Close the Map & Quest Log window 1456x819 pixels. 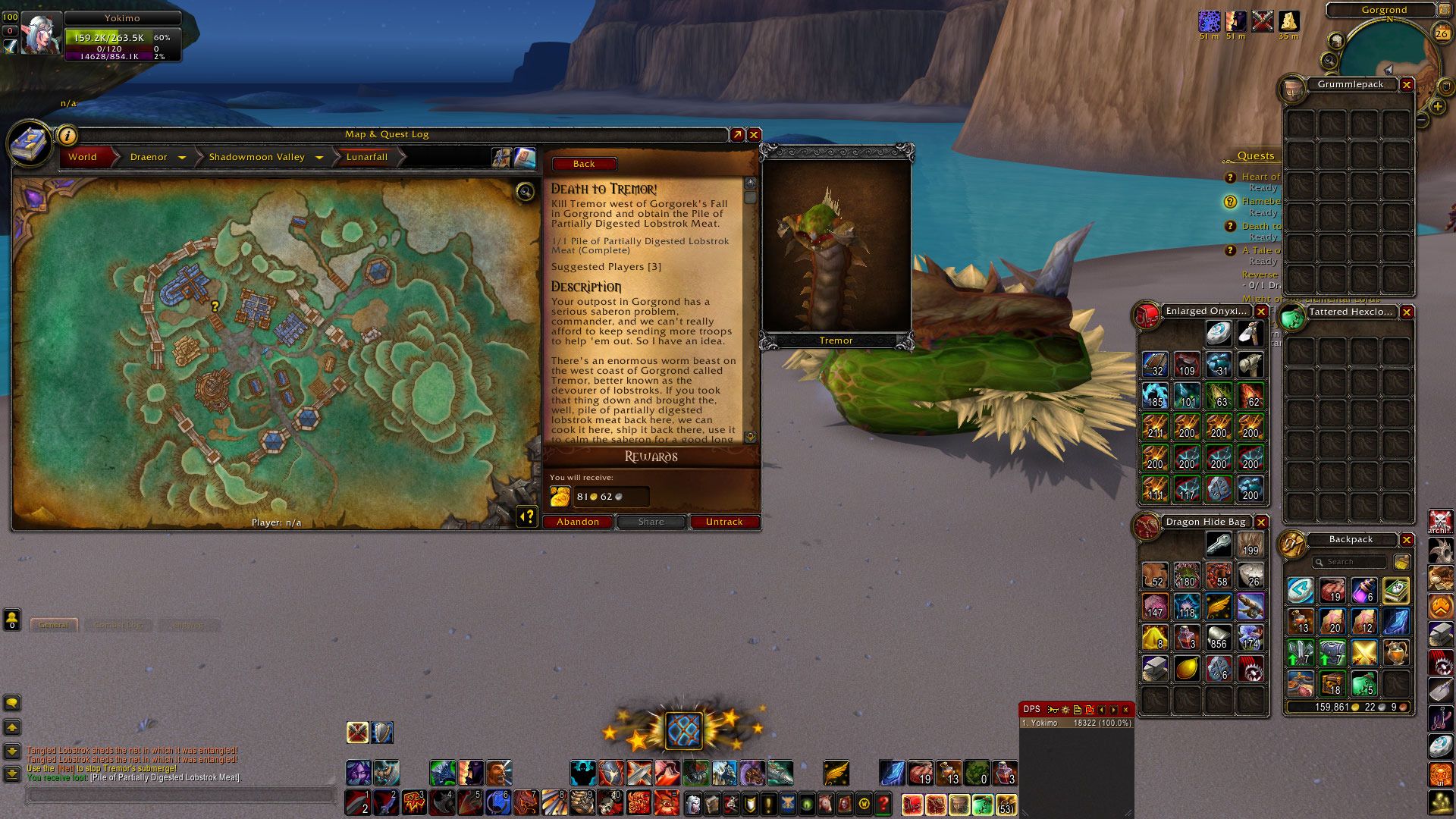click(754, 134)
